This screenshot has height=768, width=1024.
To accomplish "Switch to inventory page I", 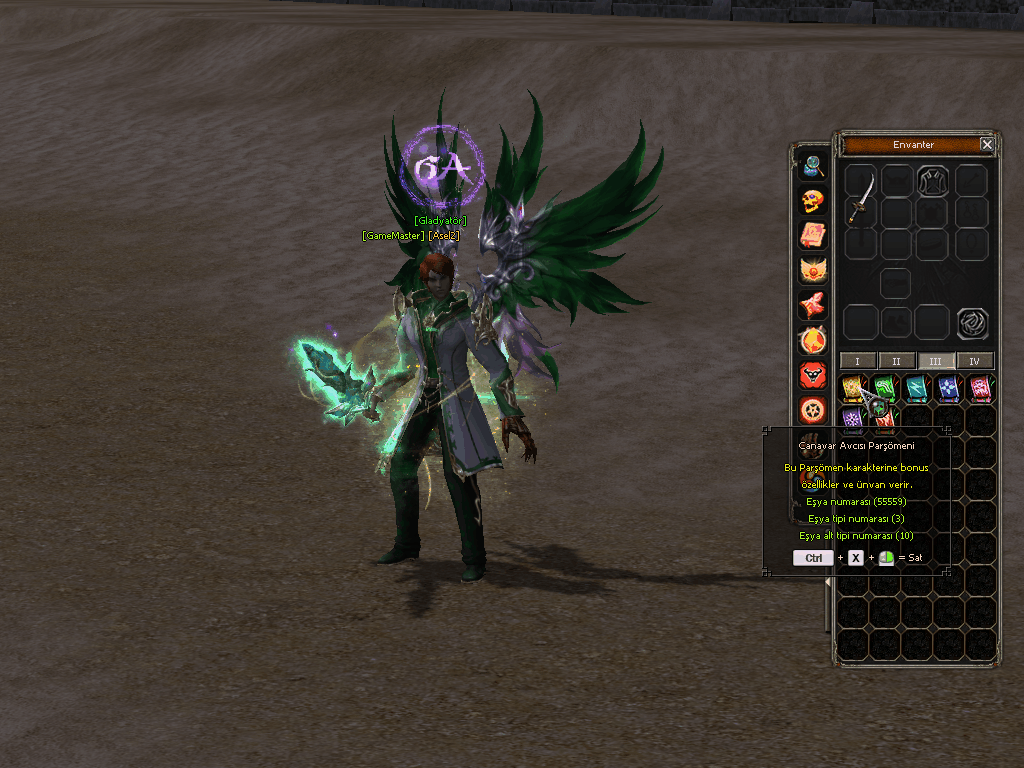I will (857, 361).
